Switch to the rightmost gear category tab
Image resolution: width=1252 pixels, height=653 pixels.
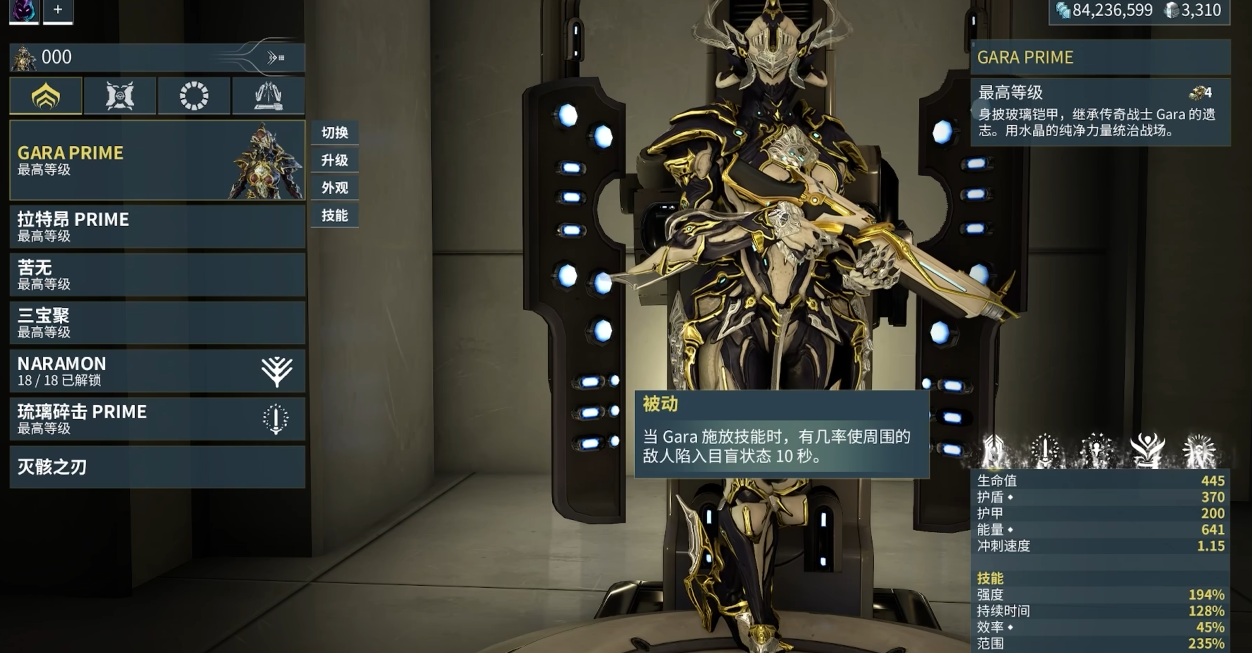point(268,96)
